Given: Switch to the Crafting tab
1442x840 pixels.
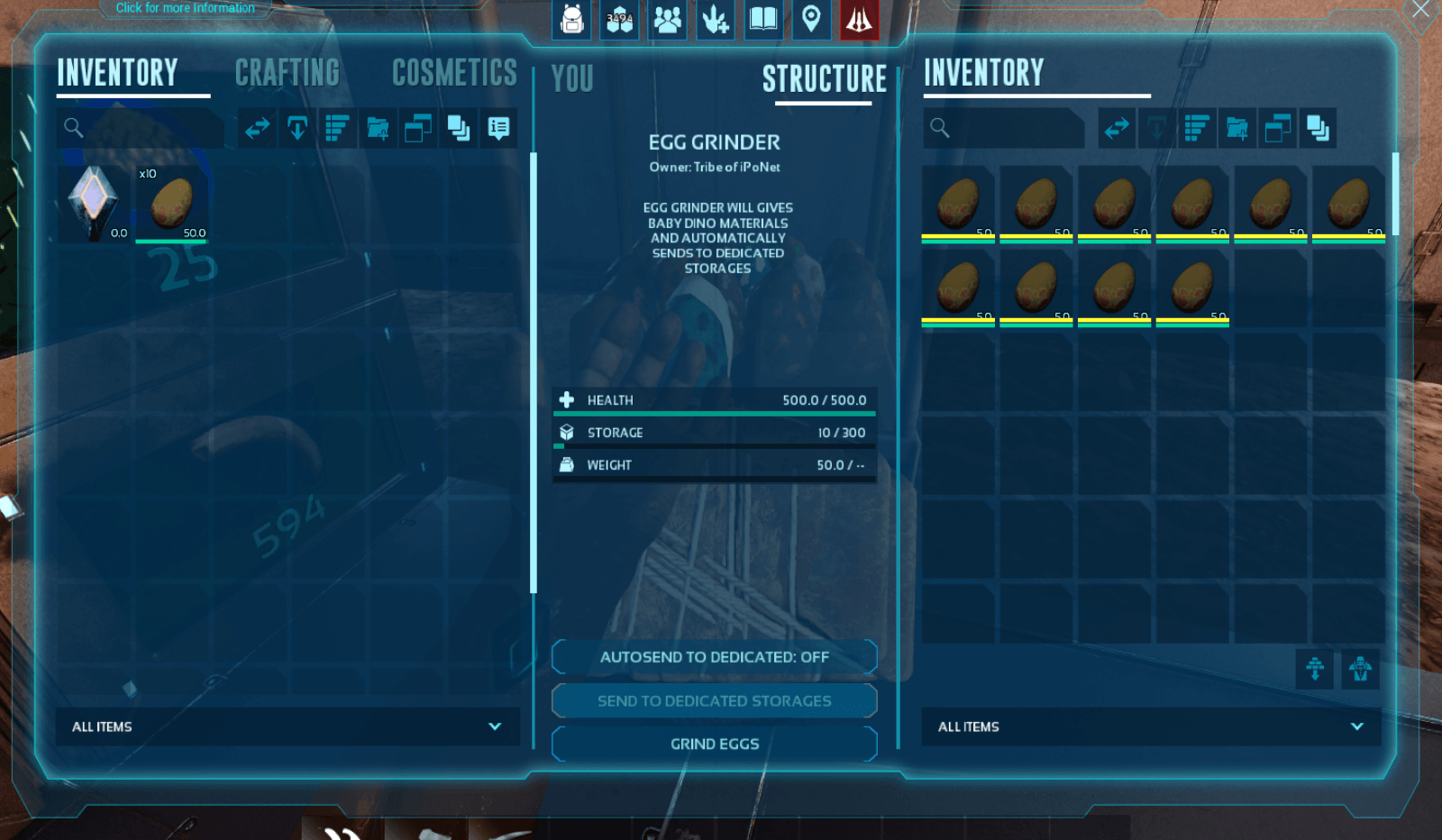Looking at the screenshot, I should [x=287, y=73].
